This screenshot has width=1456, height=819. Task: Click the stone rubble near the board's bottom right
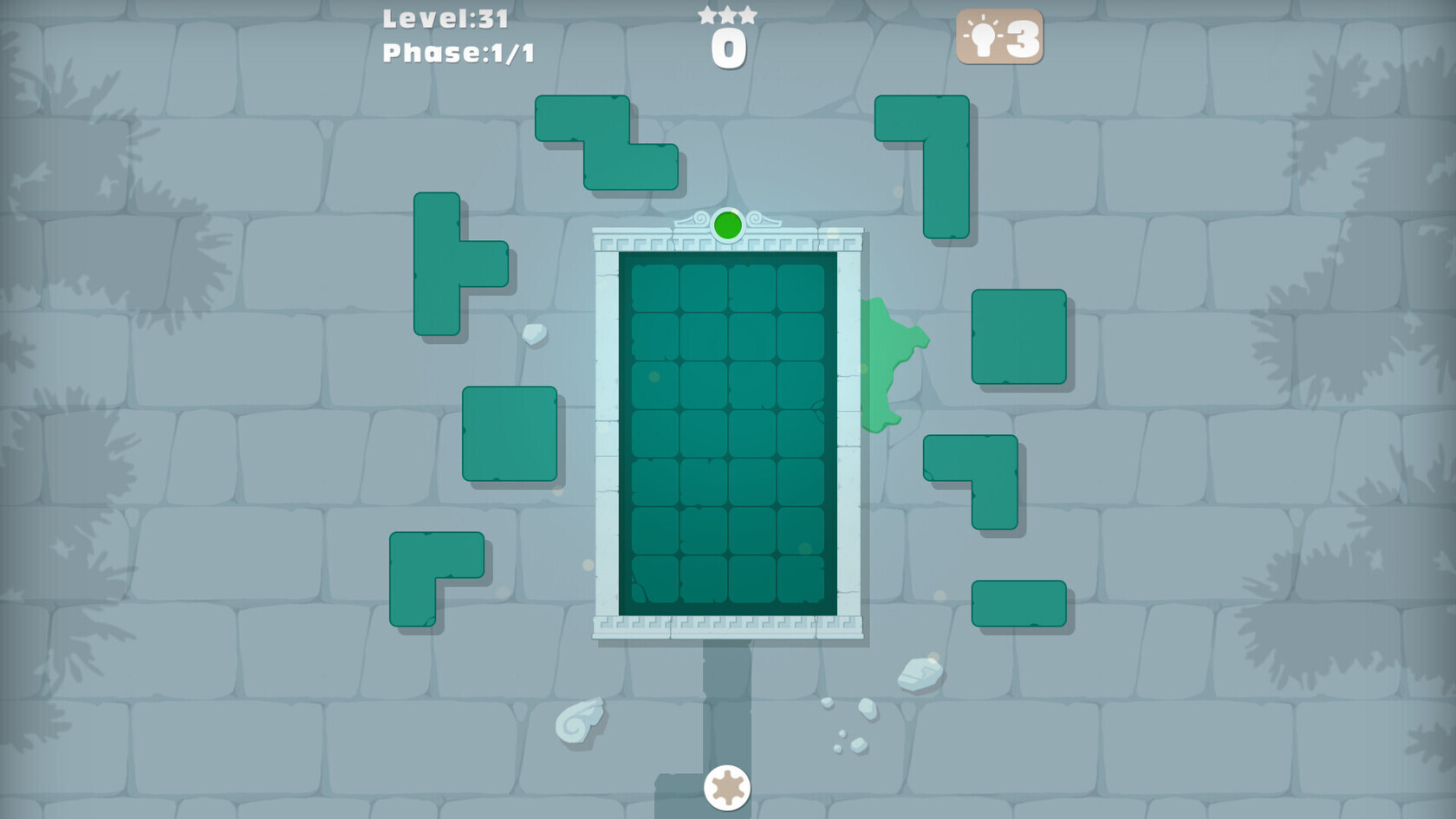tap(921, 674)
